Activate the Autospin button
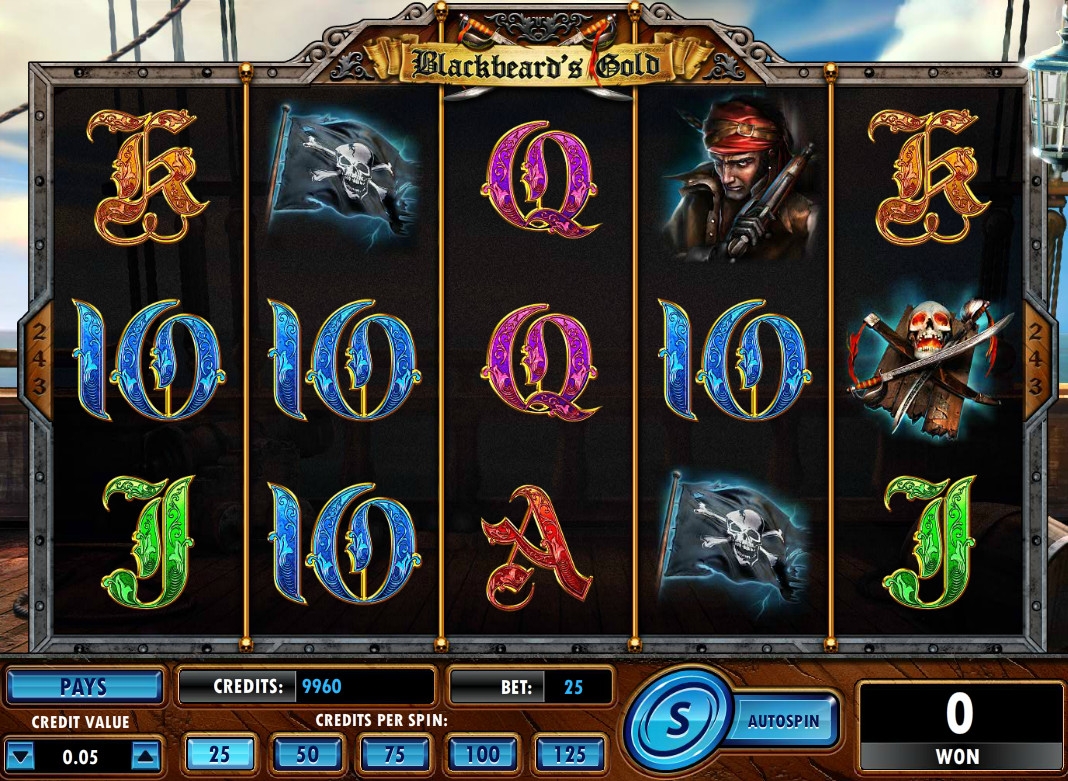 pos(783,720)
